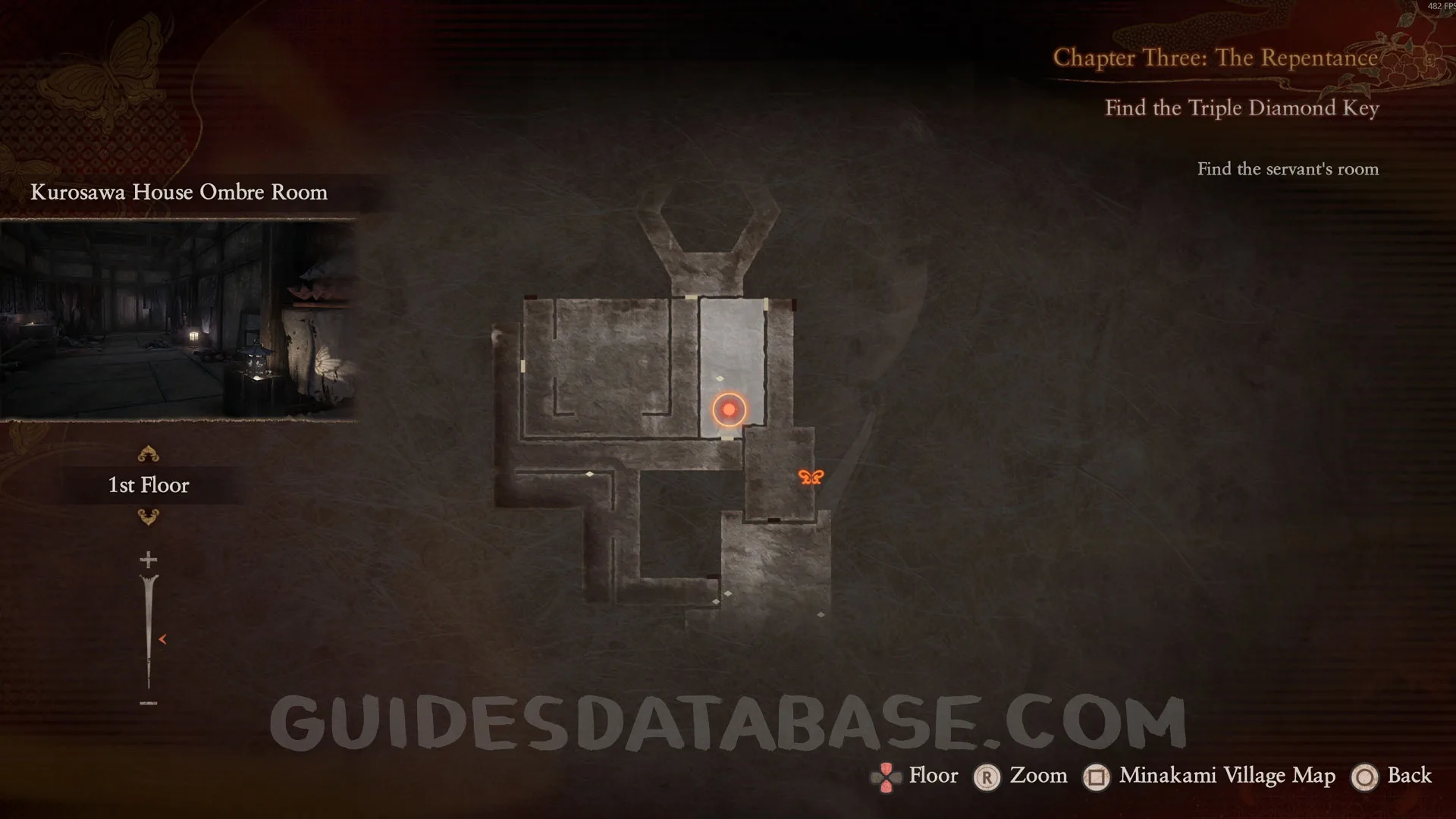Viewport: 1456px width, 819px height.
Task: Click the glowing player location marker
Action: 729,409
